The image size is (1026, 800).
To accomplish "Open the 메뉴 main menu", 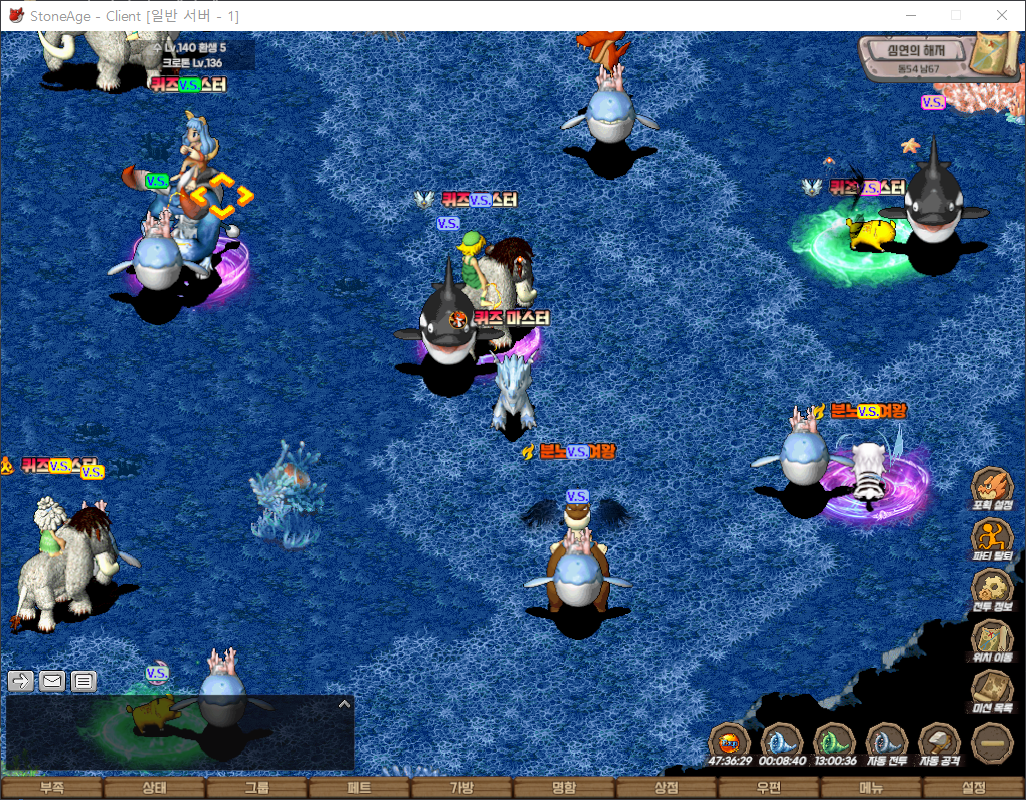I will [x=872, y=788].
